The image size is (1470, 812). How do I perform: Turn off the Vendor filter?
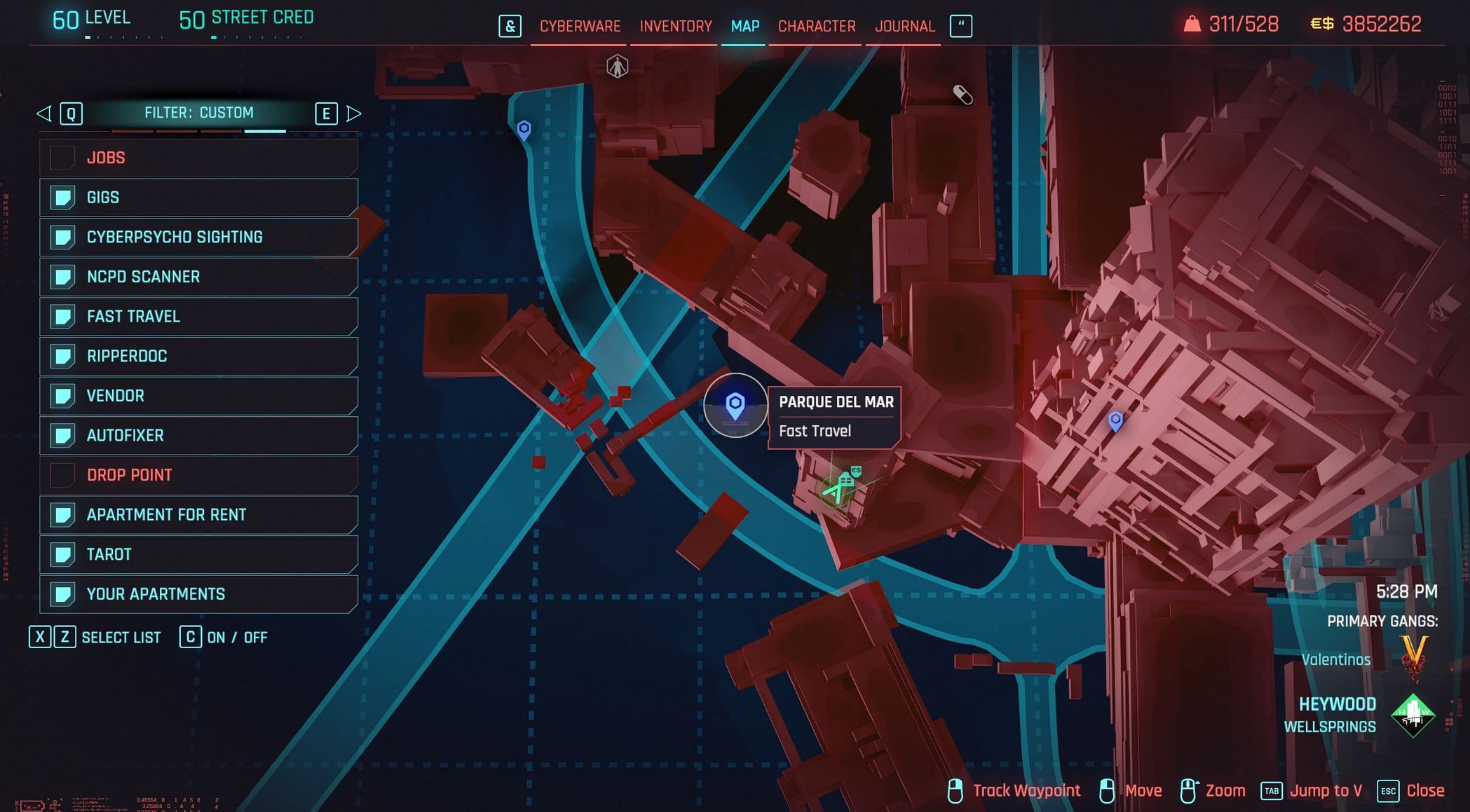point(199,396)
